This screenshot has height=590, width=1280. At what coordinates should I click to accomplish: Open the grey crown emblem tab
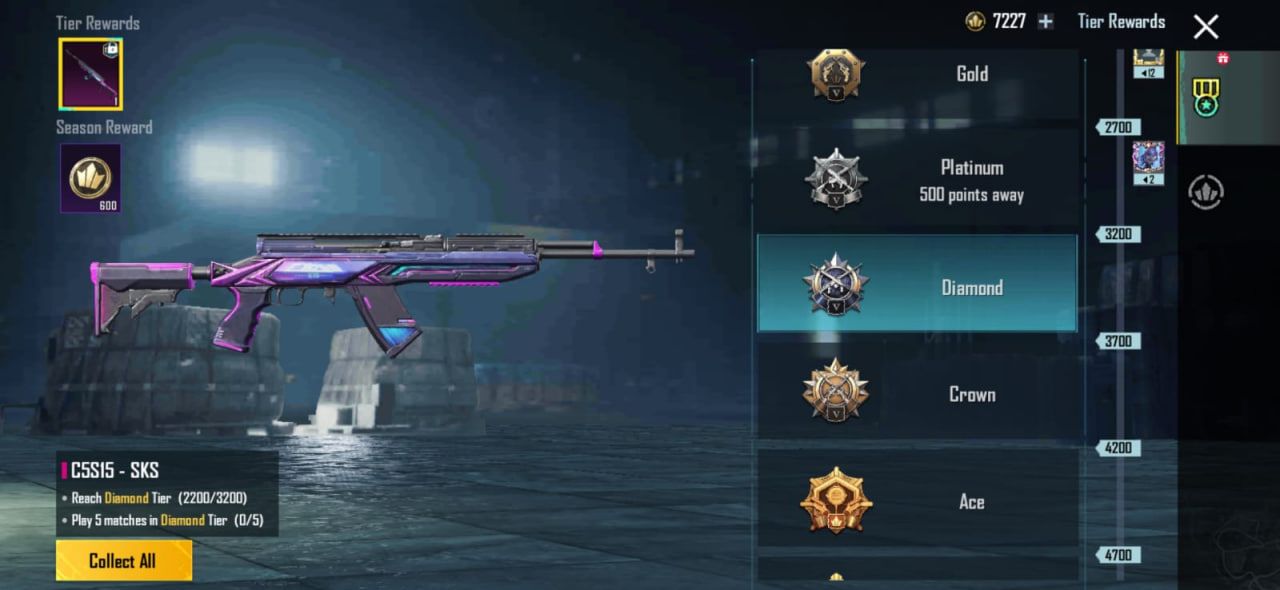1206,192
